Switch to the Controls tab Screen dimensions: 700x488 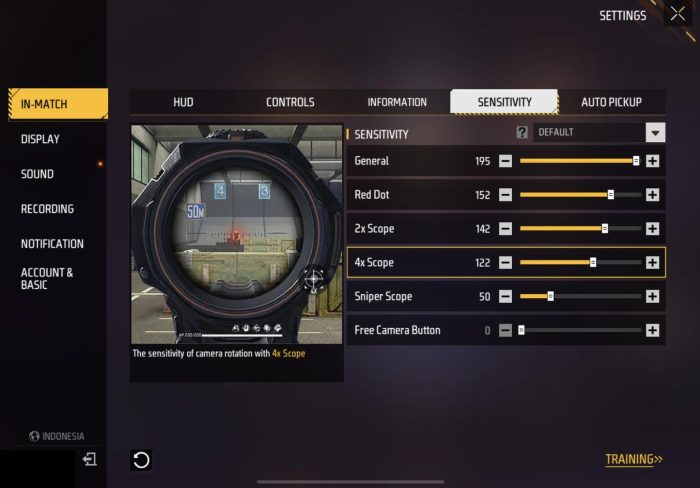[x=290, y=102]
